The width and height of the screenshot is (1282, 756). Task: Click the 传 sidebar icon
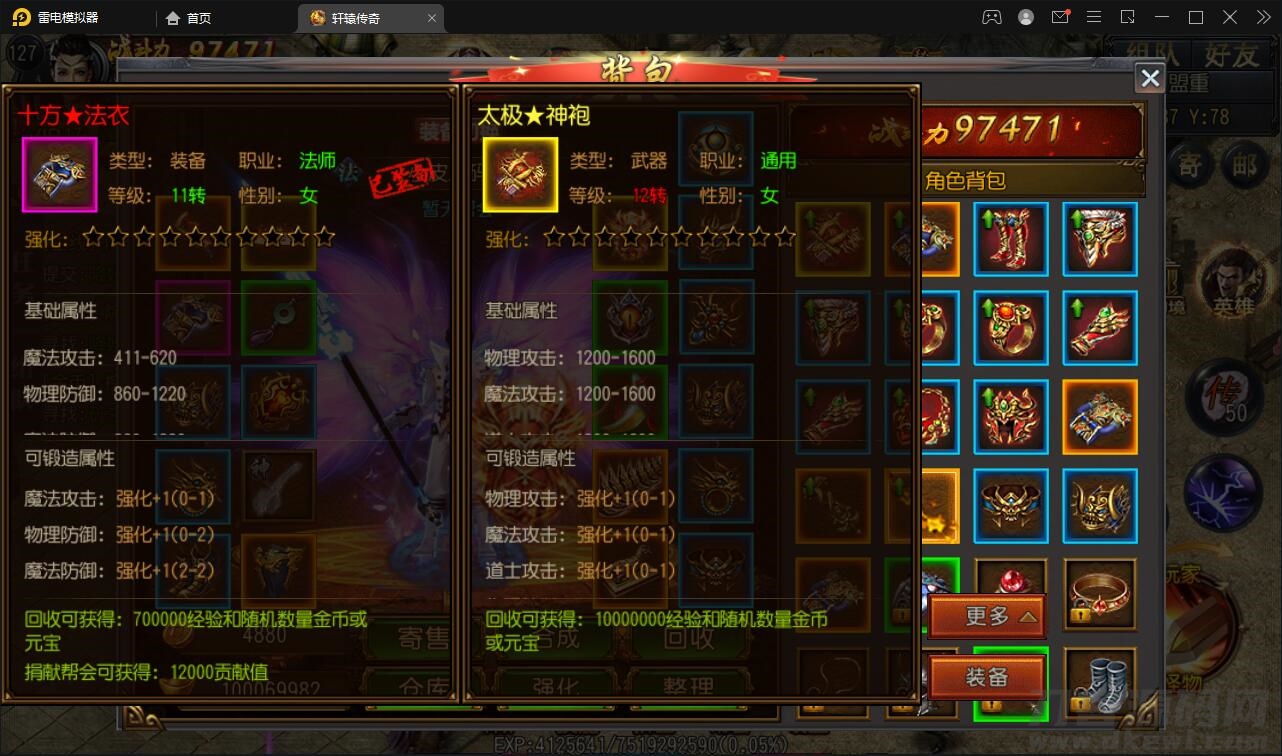coord(1225,396)
